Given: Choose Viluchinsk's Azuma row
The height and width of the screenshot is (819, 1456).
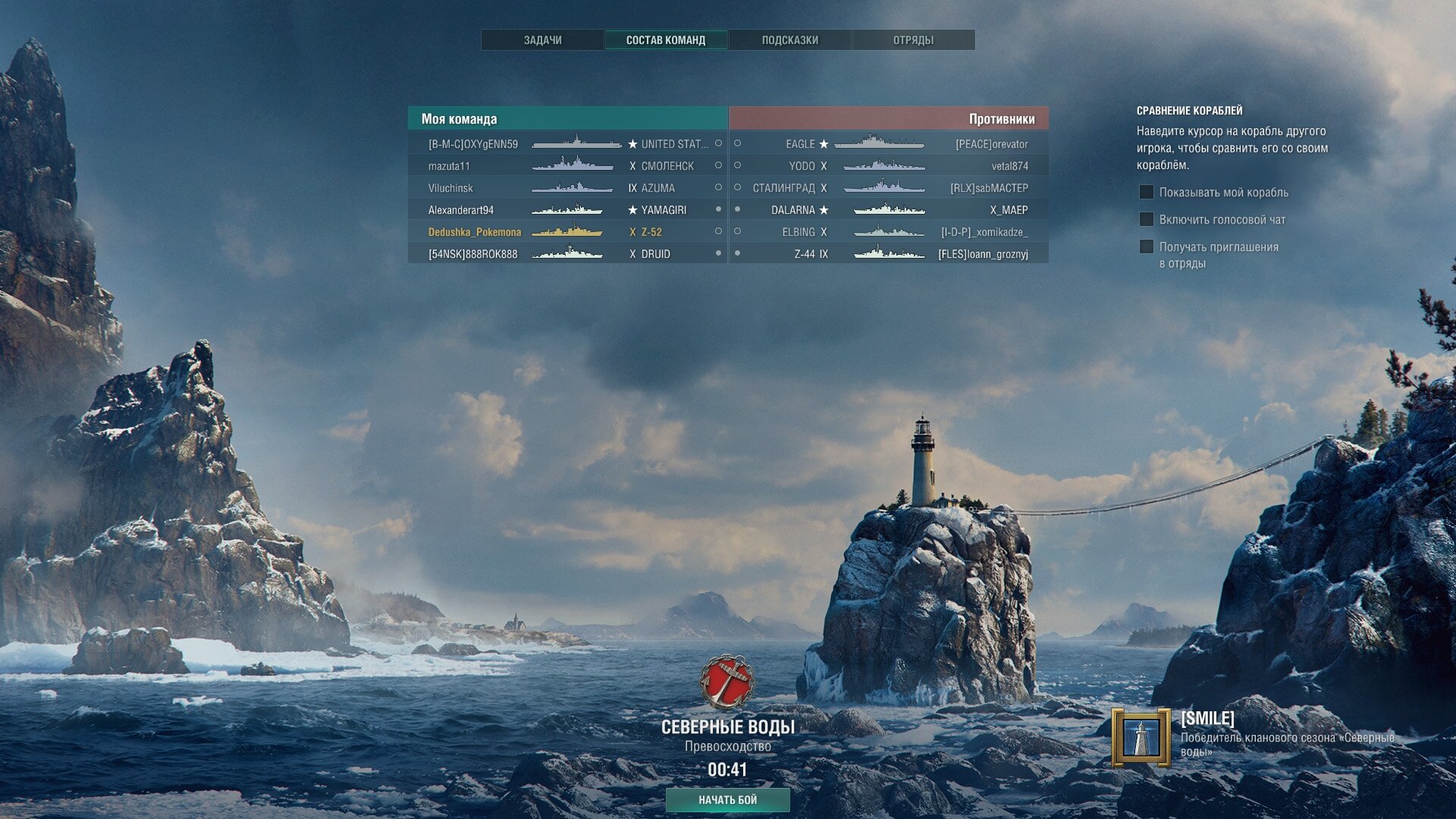Looking at the screenshot, I should click(x=567, y=188).
